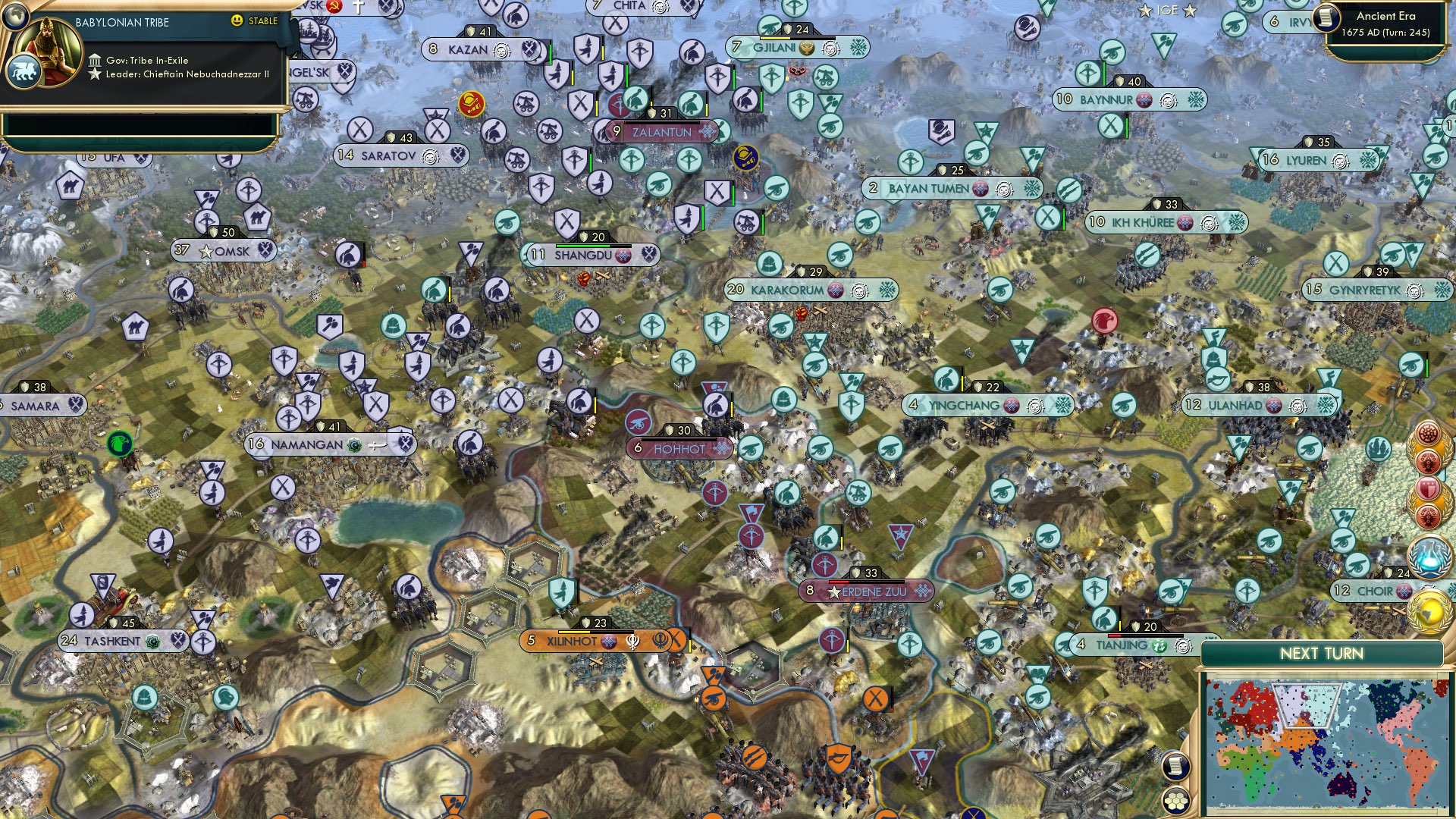Toggle the hex strategic view icon
Viewport: 1456px width, 819px height.
tap(1175, 799)
